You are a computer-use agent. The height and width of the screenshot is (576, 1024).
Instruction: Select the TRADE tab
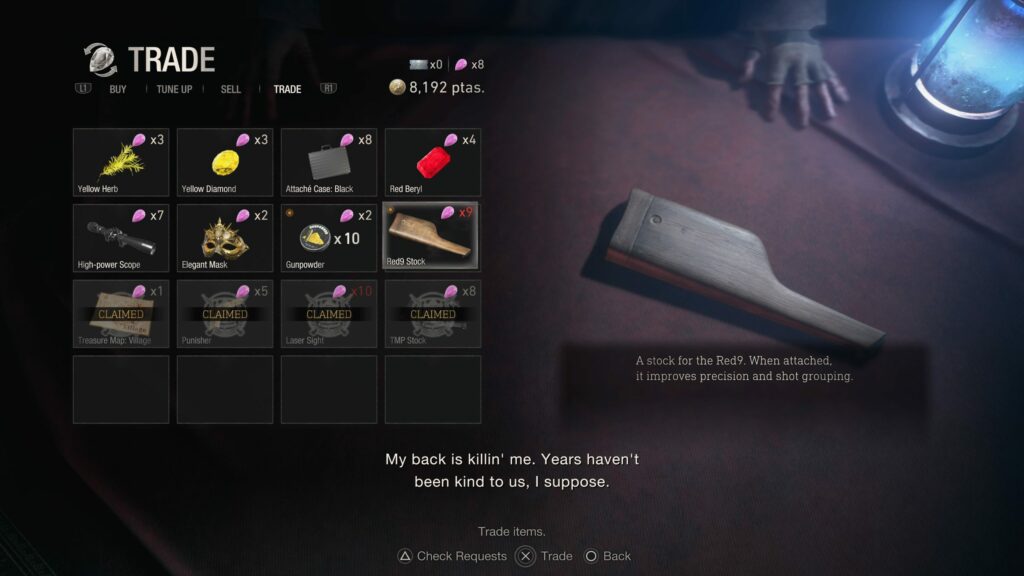coord(287,89)
